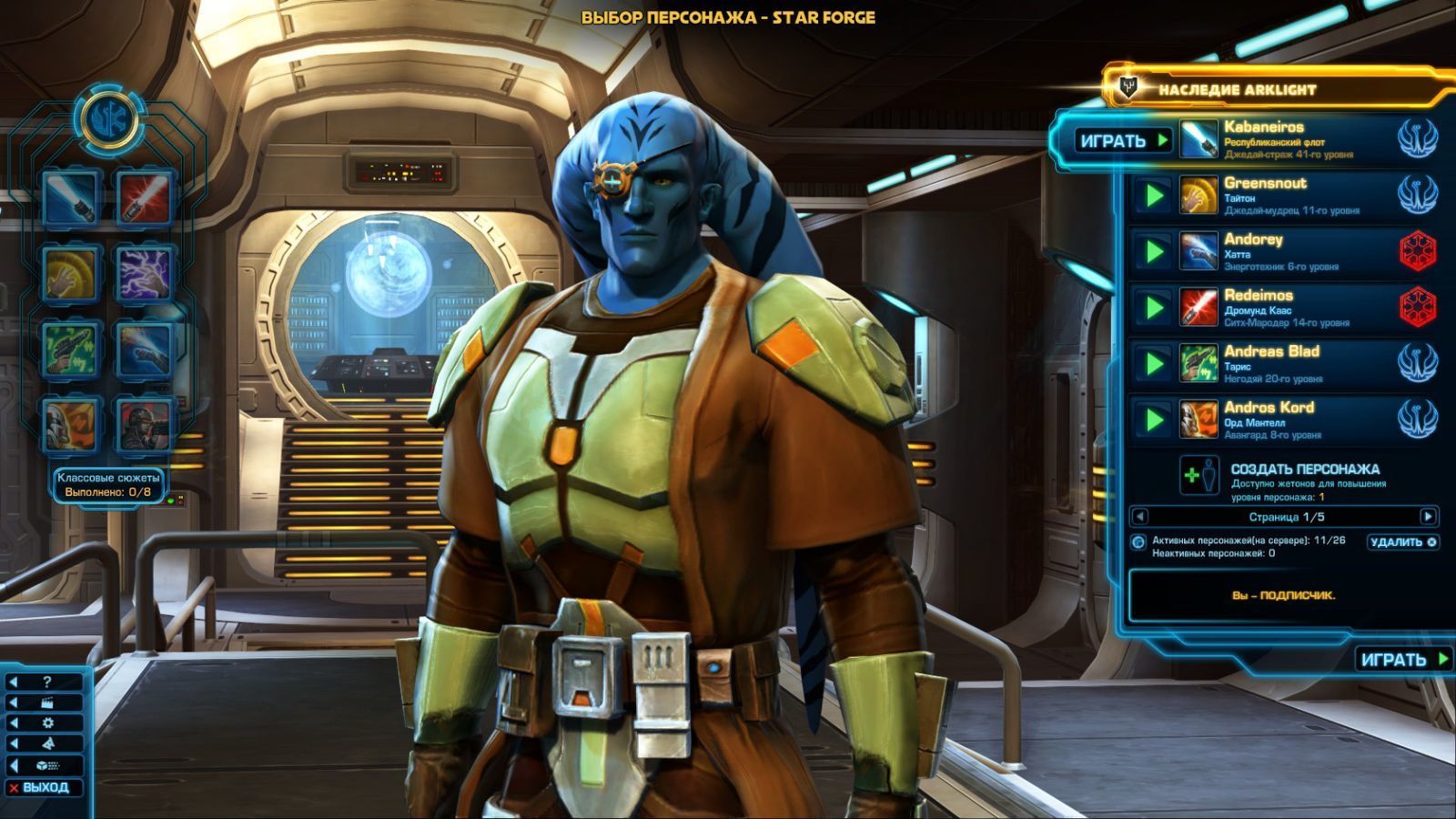Image resolution: width=1456 pixels, height=819 pixels.
Task: Choose the Andros Kord character
Action: tap(1290, 420)
